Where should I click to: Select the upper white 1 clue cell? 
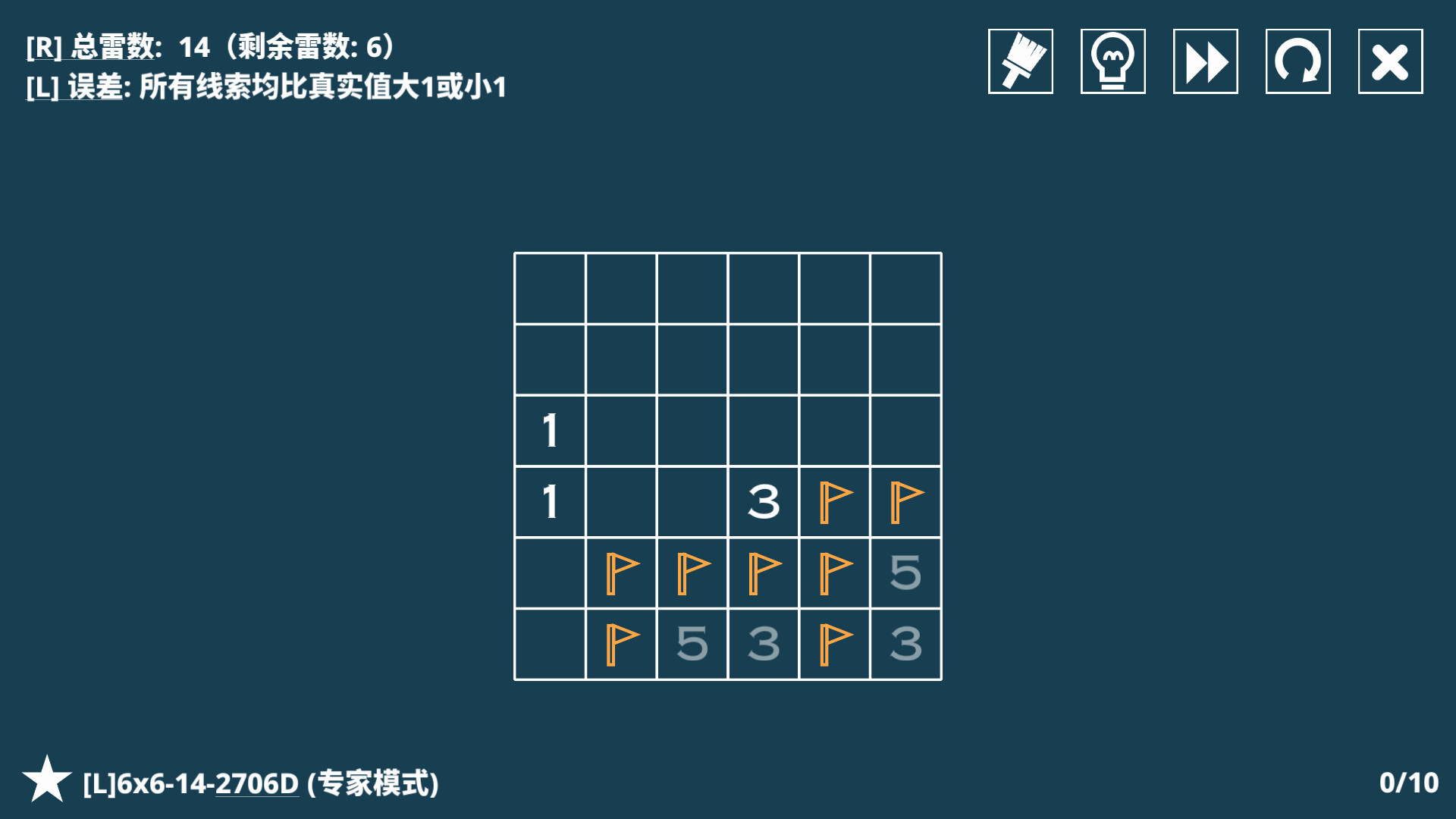[550, 429]
